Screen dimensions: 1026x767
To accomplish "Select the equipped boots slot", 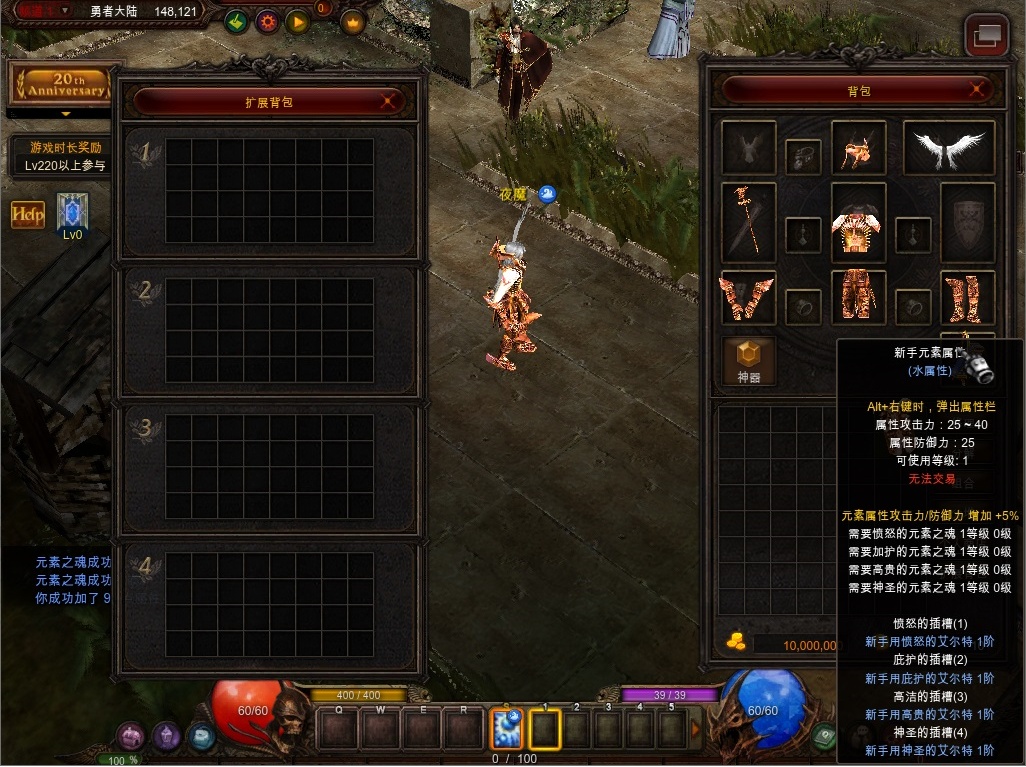I will tap(967, 297).
